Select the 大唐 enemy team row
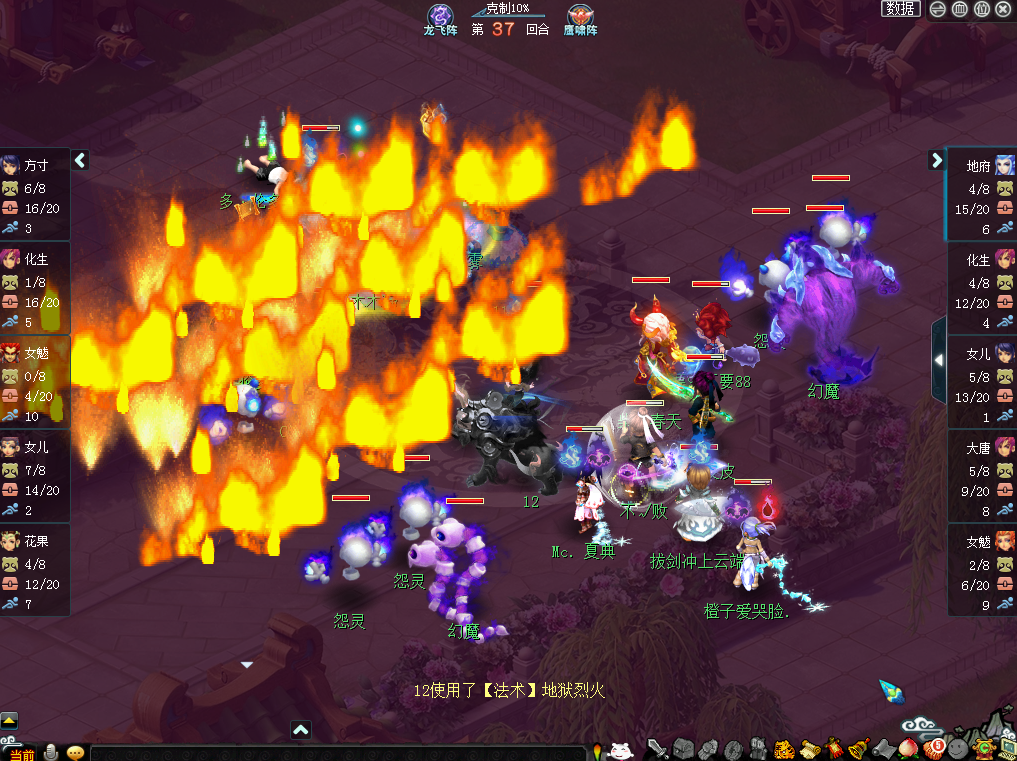 981,477
